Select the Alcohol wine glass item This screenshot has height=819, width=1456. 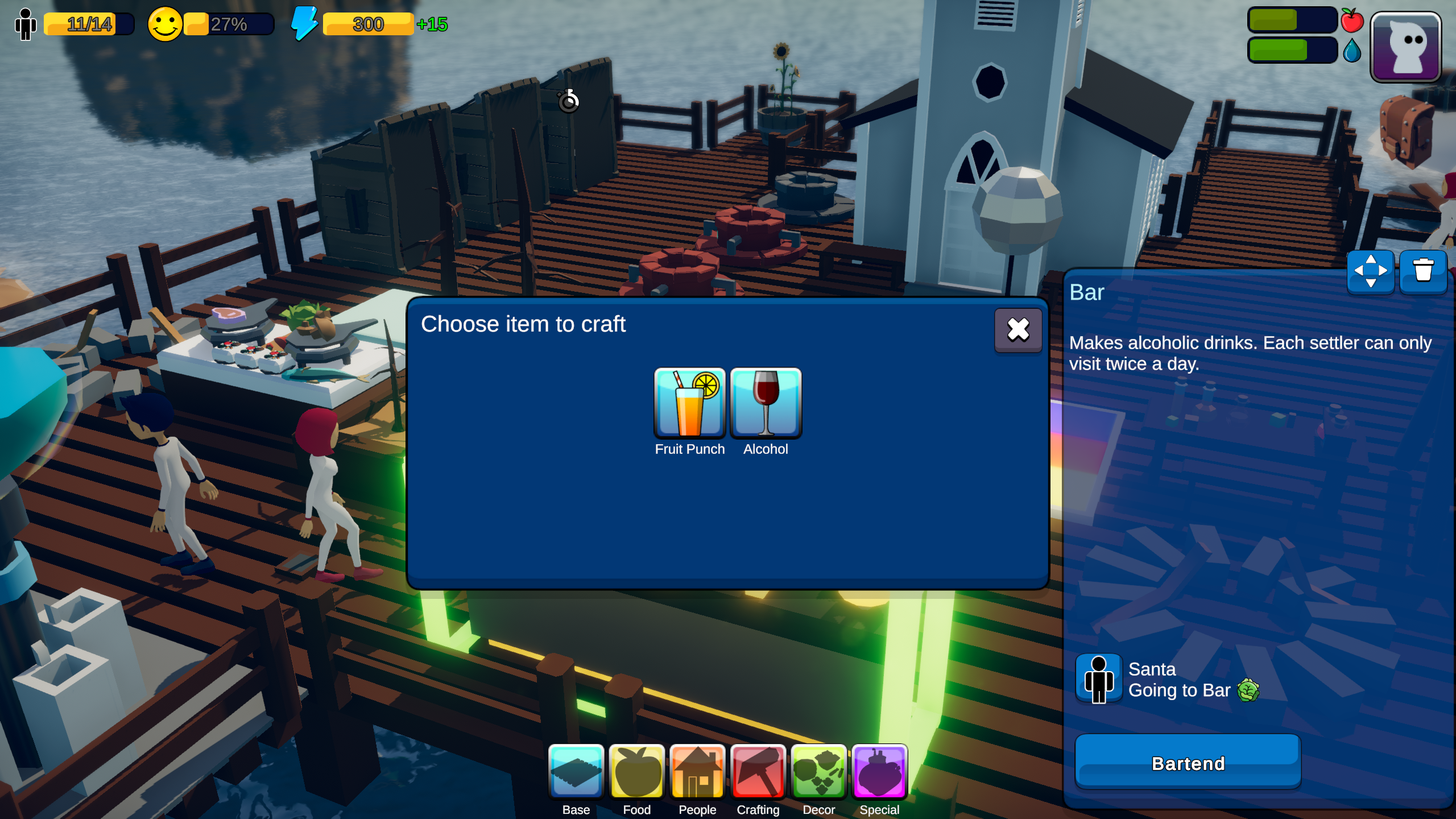click(766, 403)
